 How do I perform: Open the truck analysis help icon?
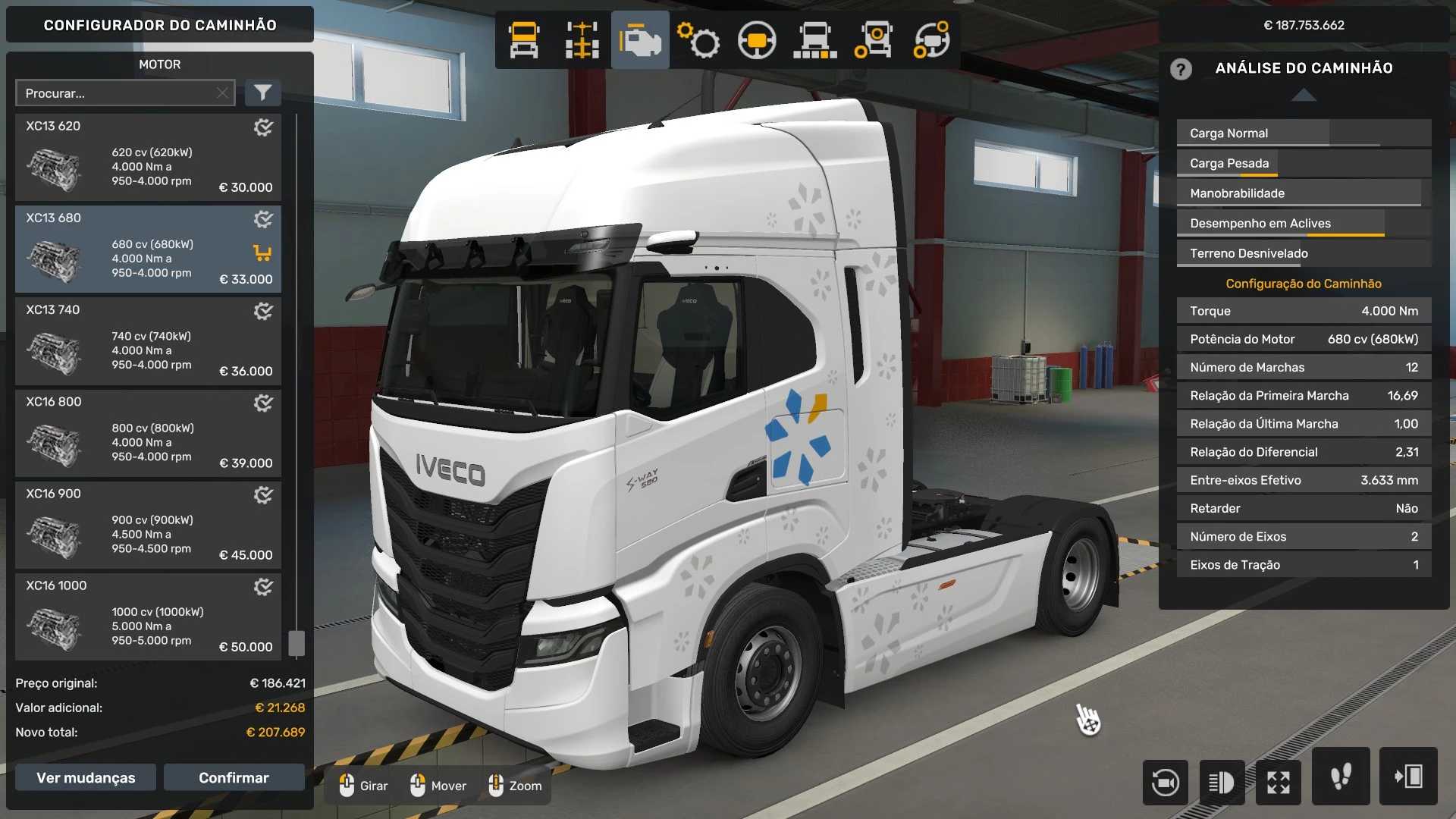1181,69
